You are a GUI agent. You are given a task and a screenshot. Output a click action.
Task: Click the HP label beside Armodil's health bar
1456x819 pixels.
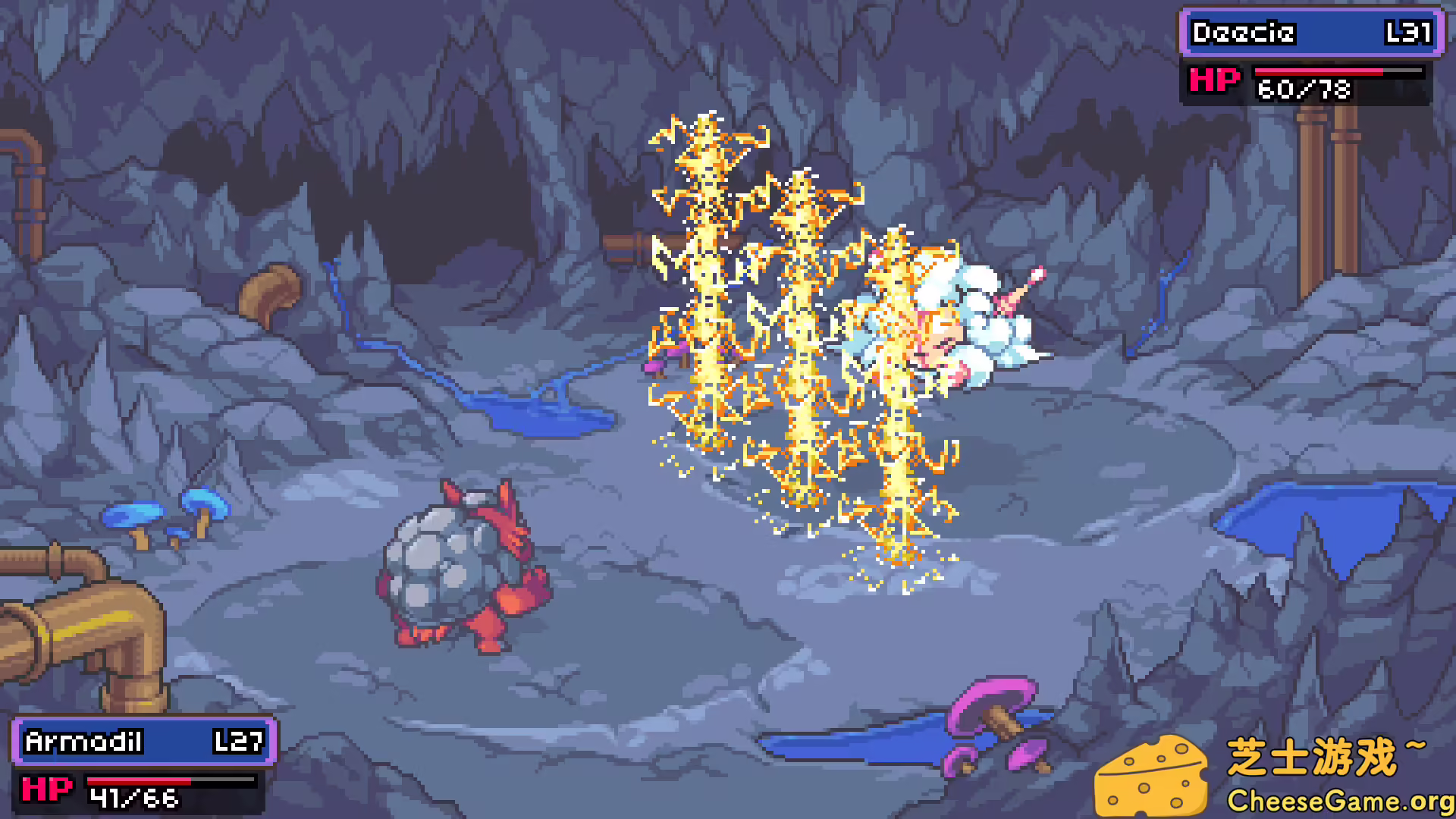(x=45, y=789)
